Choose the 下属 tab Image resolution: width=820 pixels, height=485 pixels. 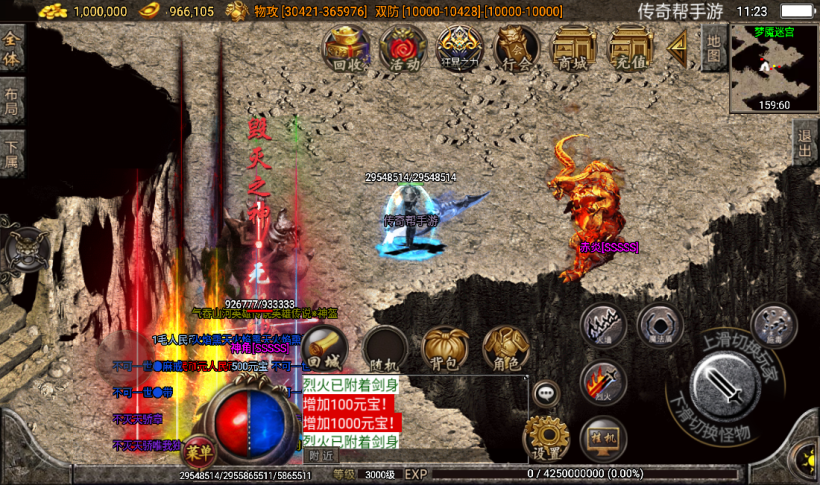click(x=12, y=154)
